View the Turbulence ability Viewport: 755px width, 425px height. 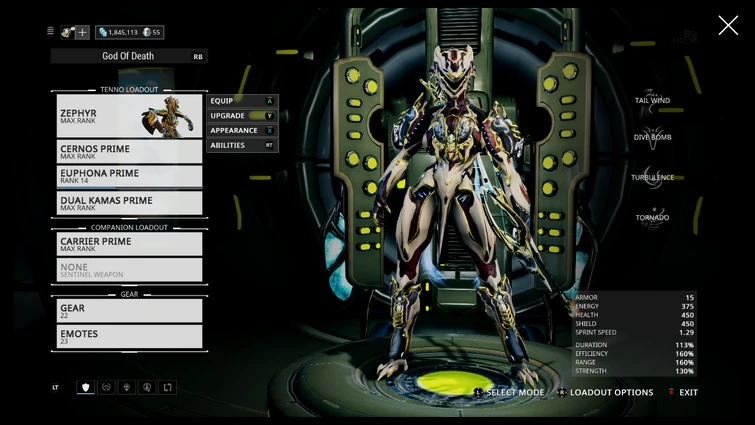[x=652, y=175]
